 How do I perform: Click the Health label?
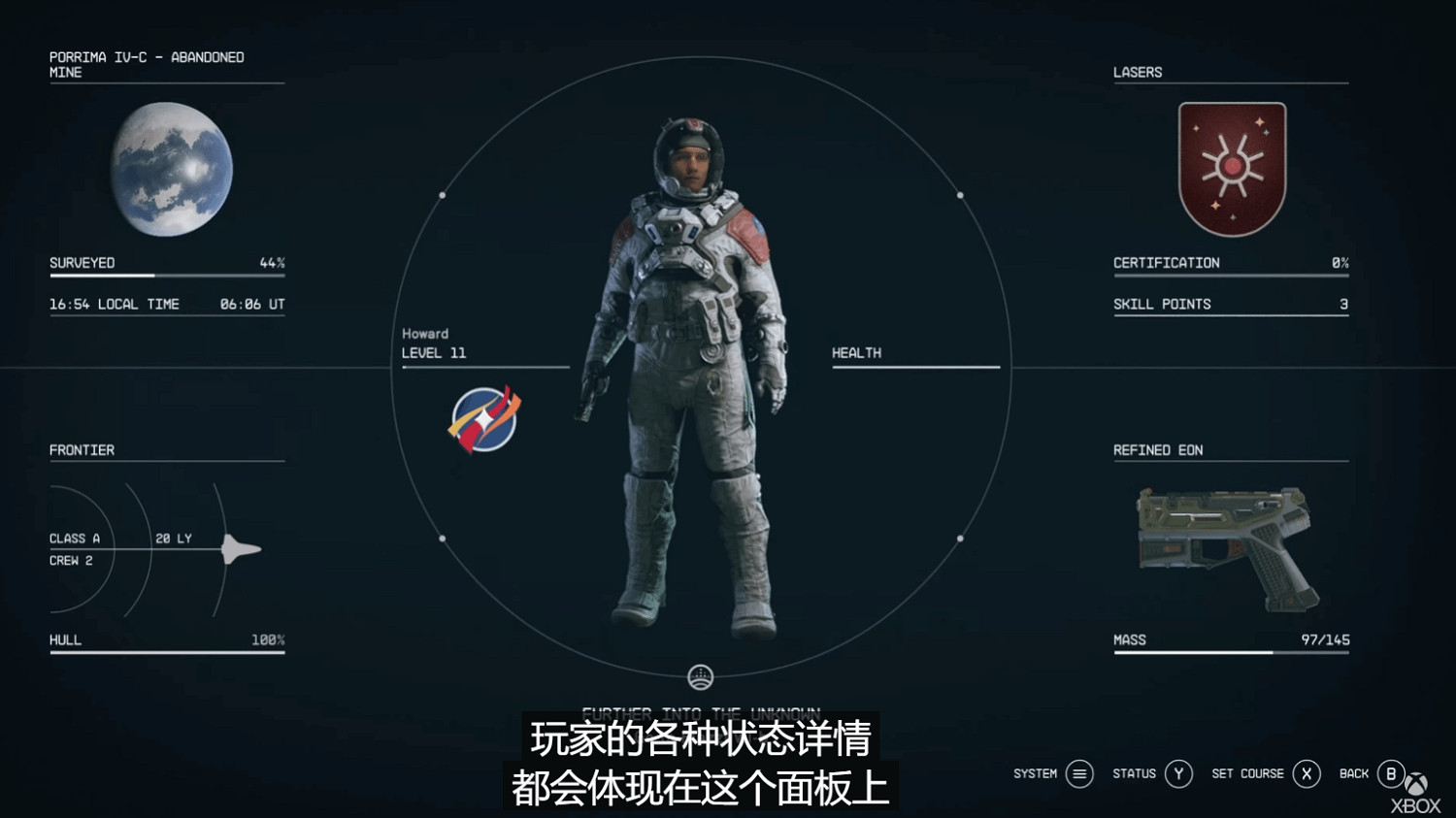point(856,352)
